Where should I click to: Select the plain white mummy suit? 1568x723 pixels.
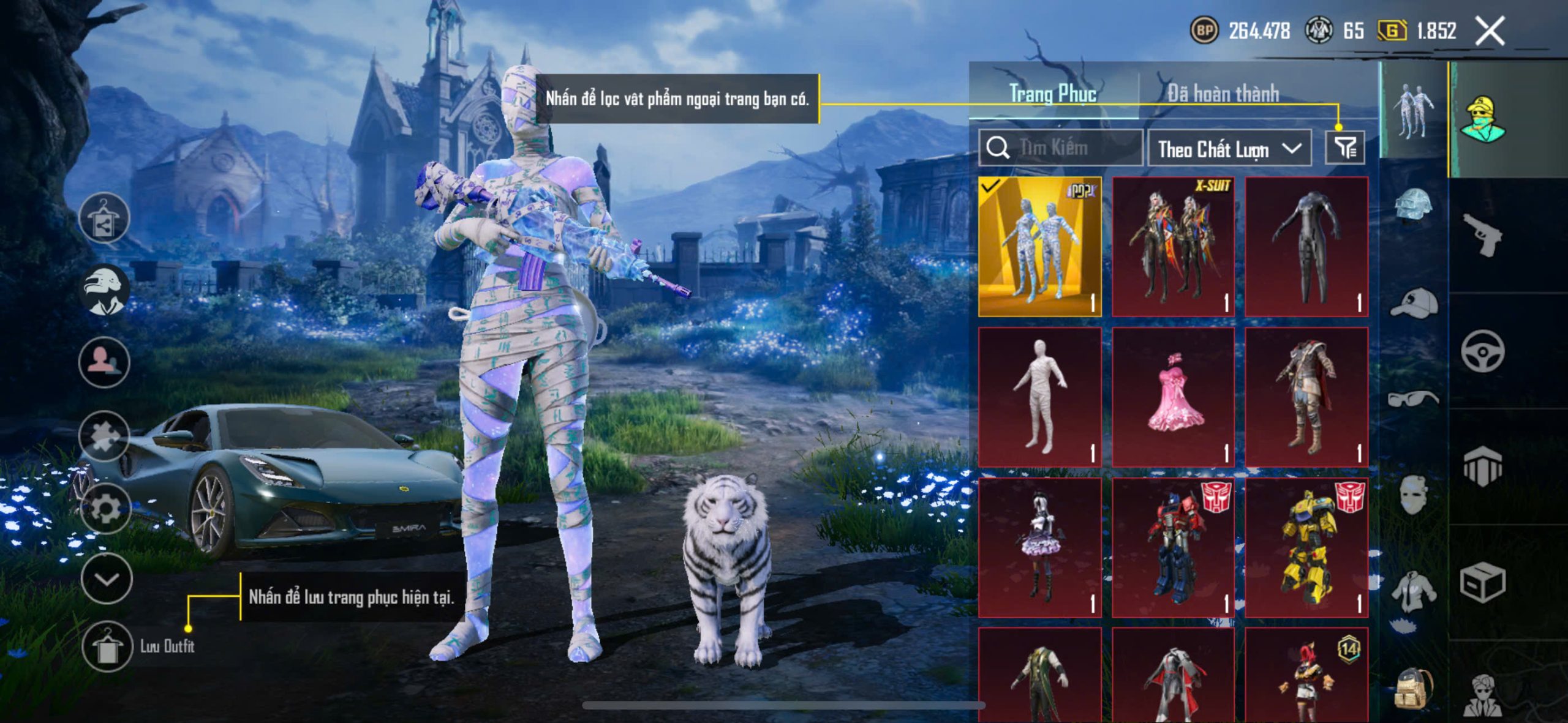pyautogui.click(x=1039, y=397)
